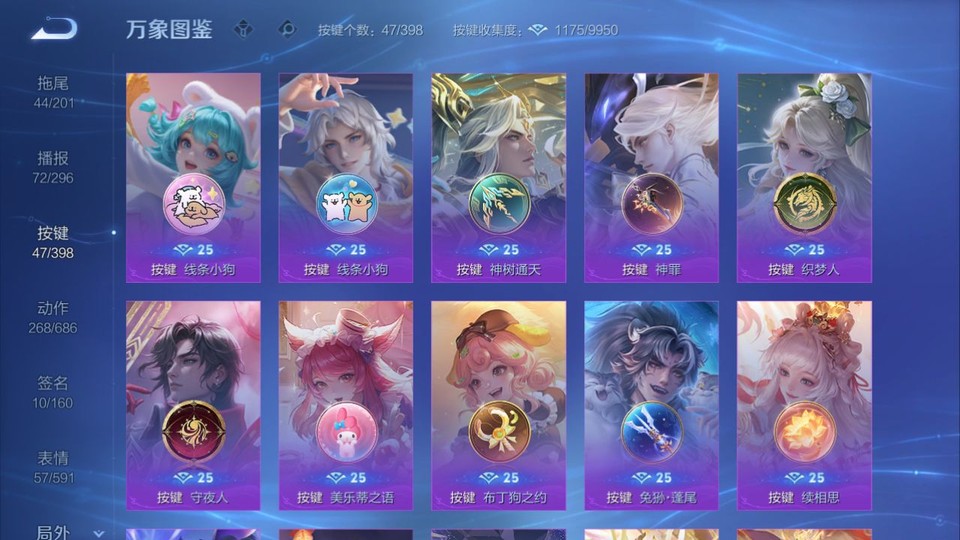Viewport: 960px width, 540px height.
Task: Open the filter icon next to the title
Action: point(243,29)
